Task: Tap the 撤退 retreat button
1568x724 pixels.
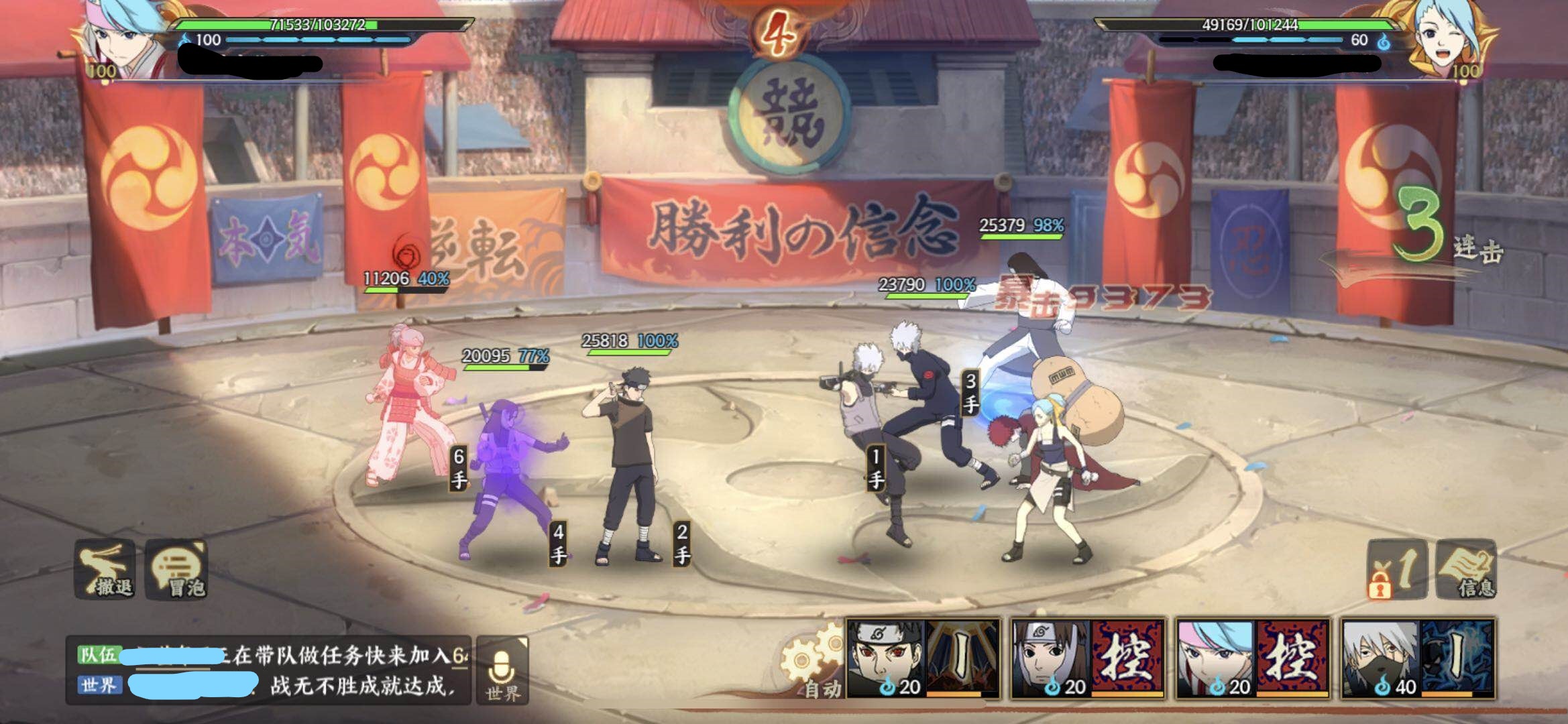Action: tap(106, 570)
